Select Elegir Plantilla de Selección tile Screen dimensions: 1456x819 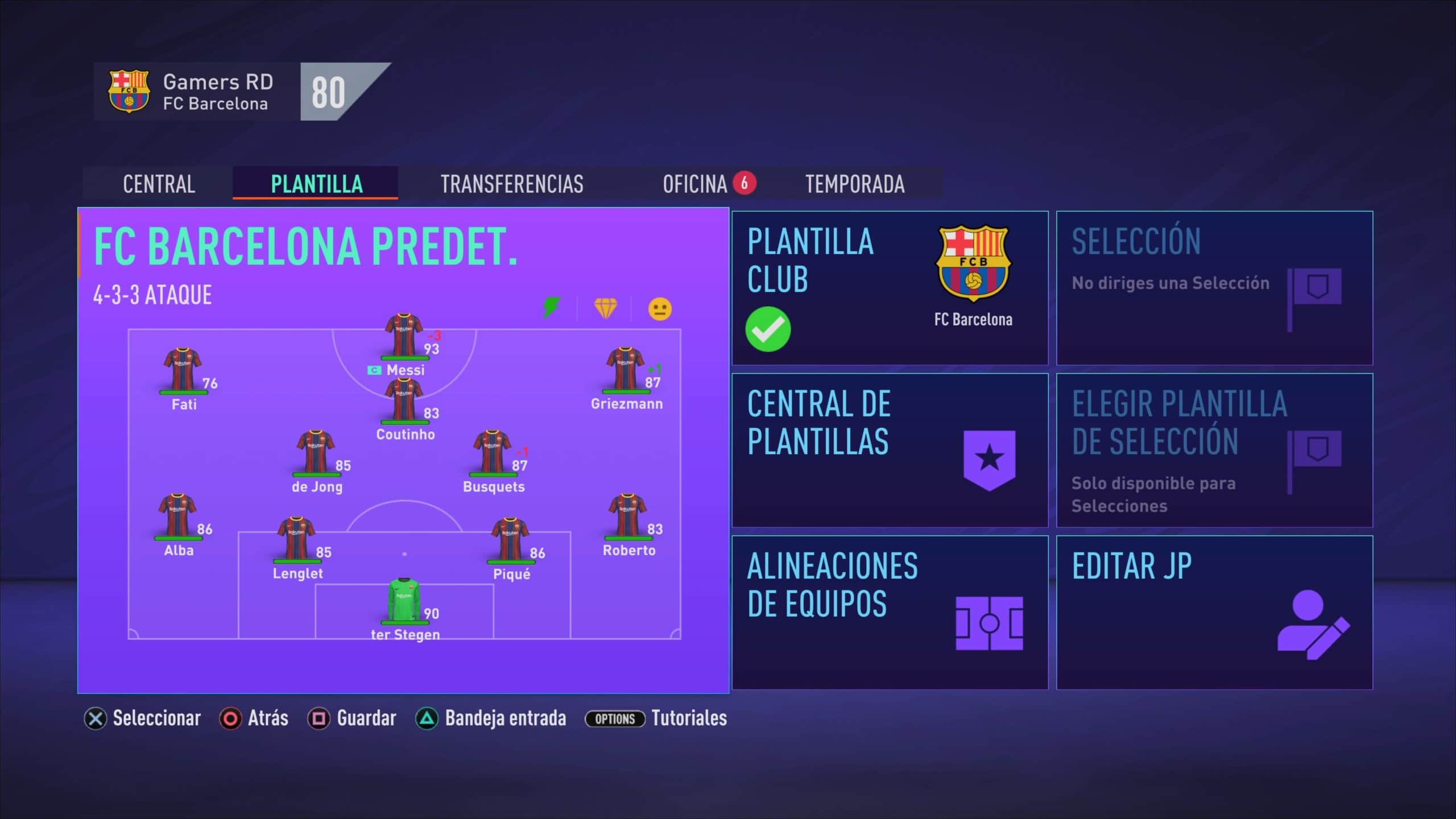(x=1214, y=450)
